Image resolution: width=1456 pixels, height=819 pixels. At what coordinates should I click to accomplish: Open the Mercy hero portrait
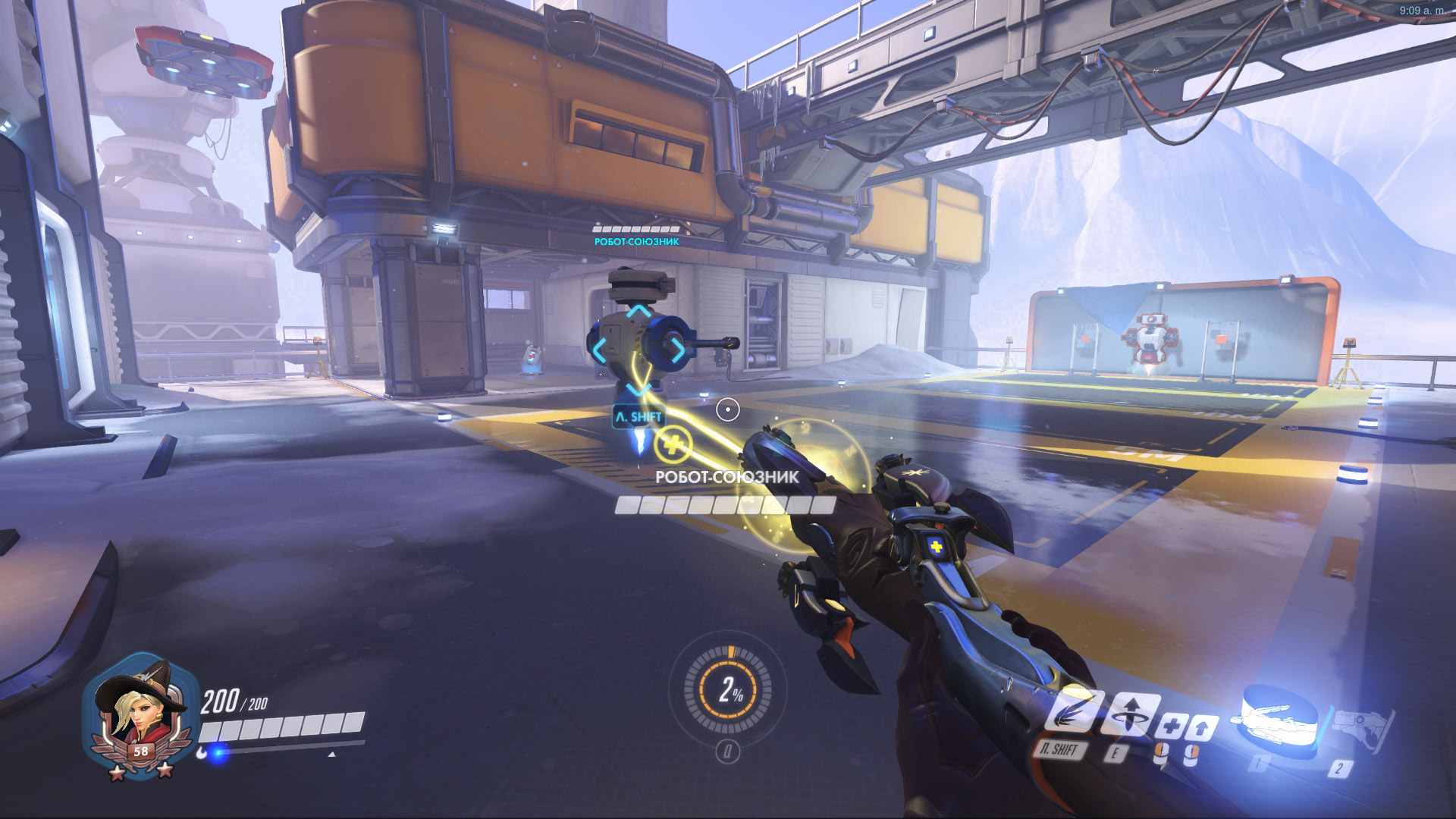(139, 713)
